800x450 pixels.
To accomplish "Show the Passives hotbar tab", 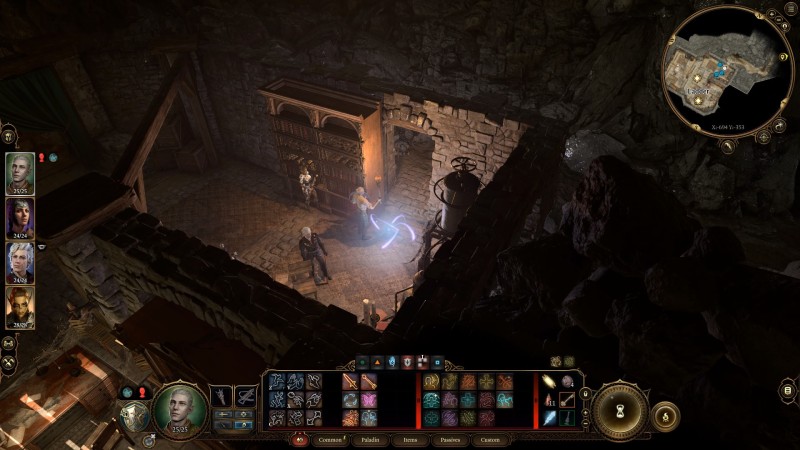I will click(449, 439).
